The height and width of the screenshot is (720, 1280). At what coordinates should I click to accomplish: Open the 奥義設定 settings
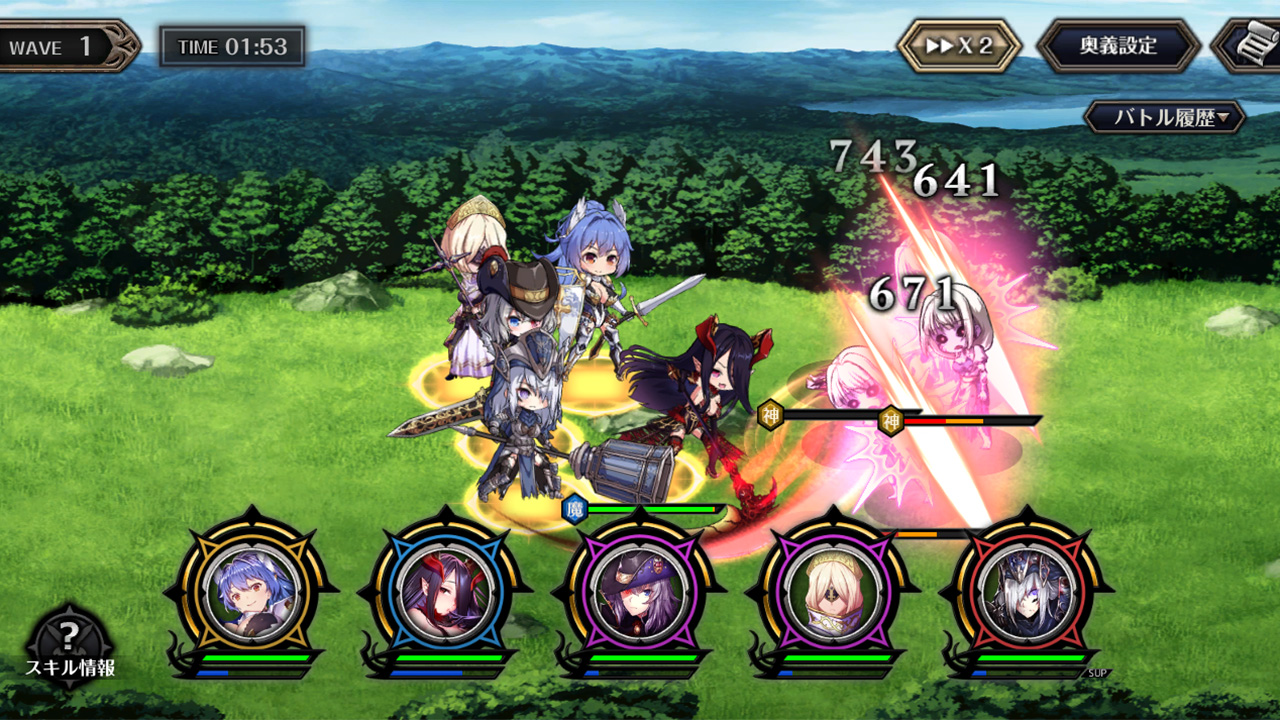tap(1118, 46)
